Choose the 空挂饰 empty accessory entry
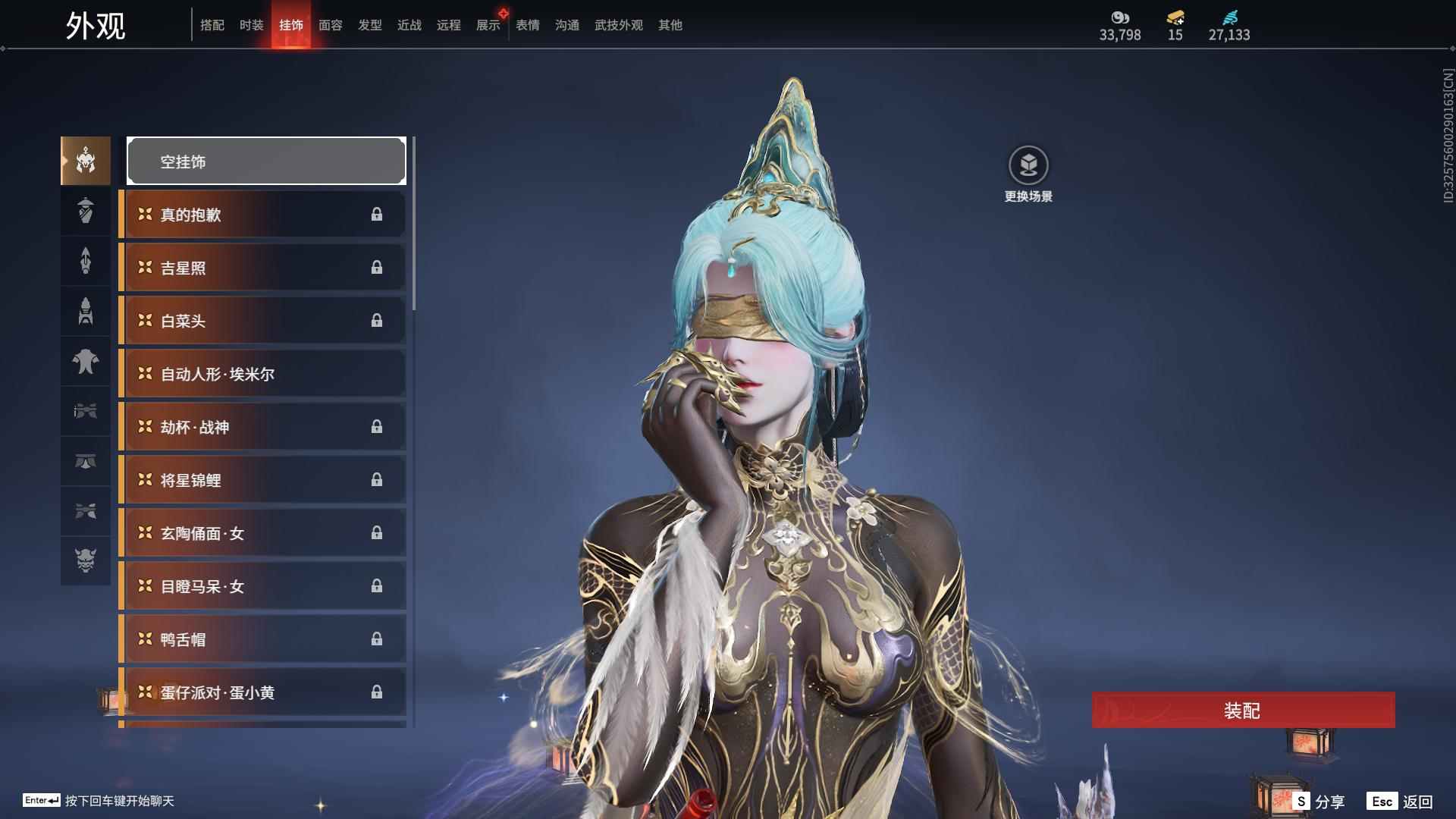Image resolution: width=1456 pixels, height=819 pixels. (266, 161)
